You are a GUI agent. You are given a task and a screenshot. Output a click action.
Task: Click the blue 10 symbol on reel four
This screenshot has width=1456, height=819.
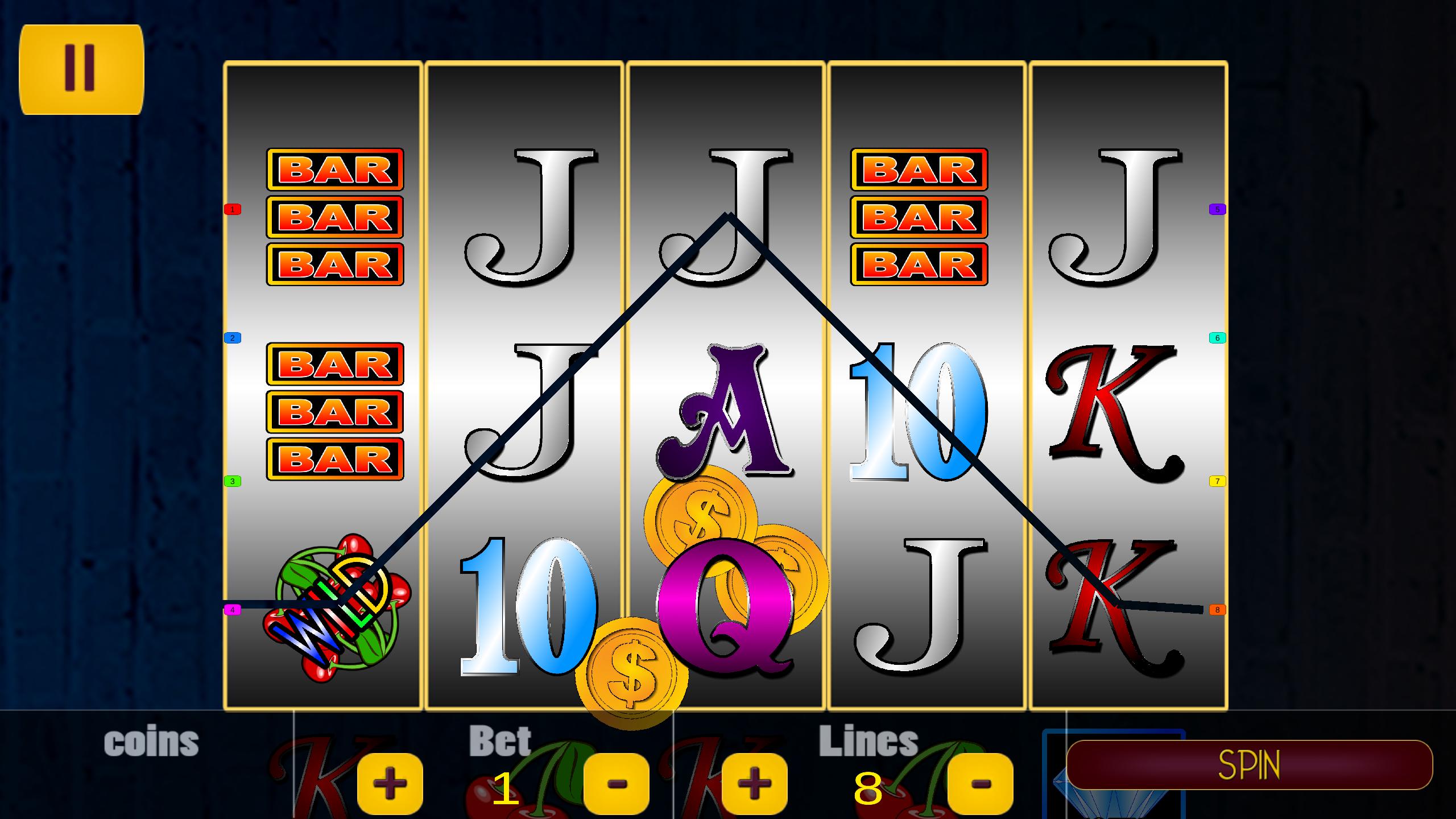coord(919,409)
